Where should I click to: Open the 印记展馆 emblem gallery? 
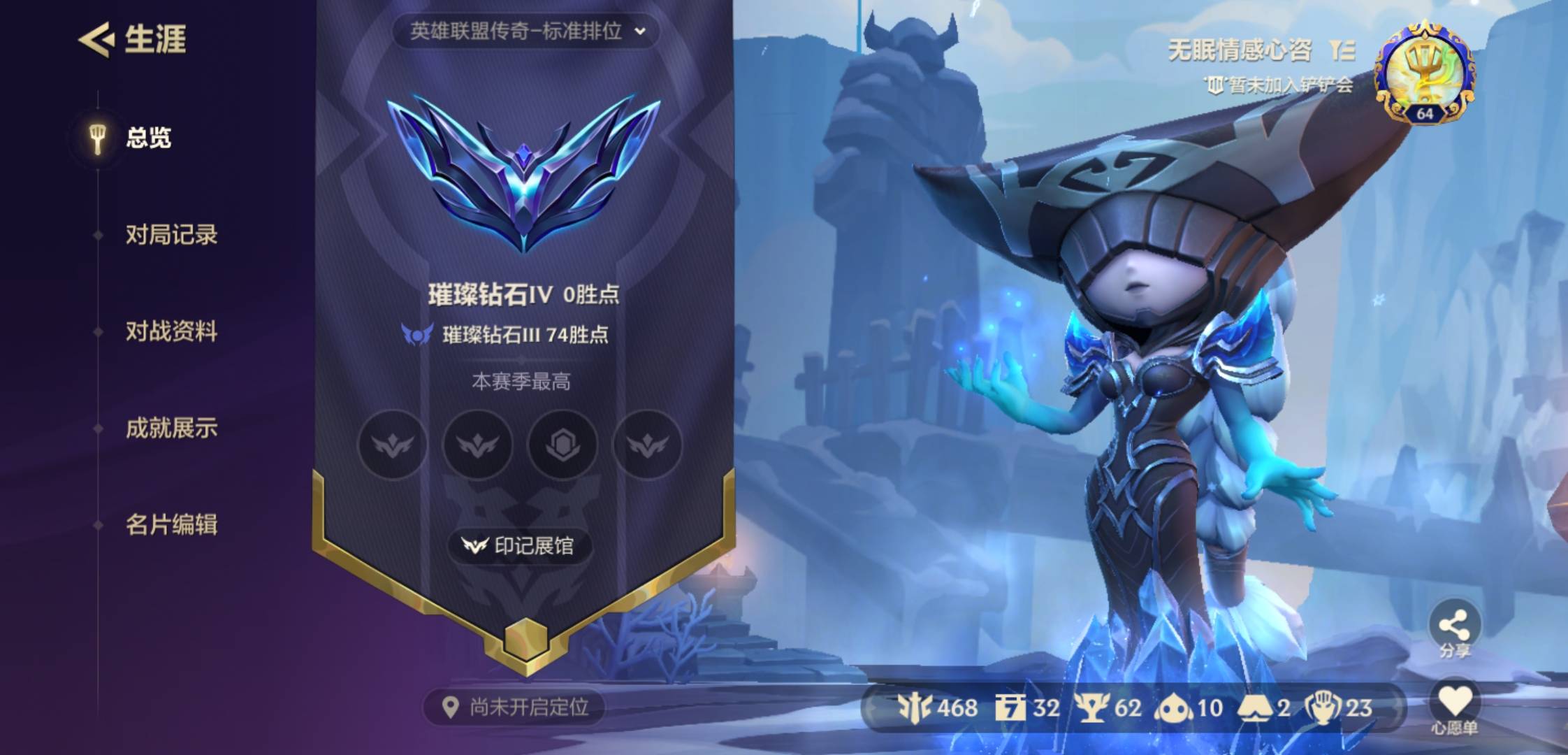point(520,546)
